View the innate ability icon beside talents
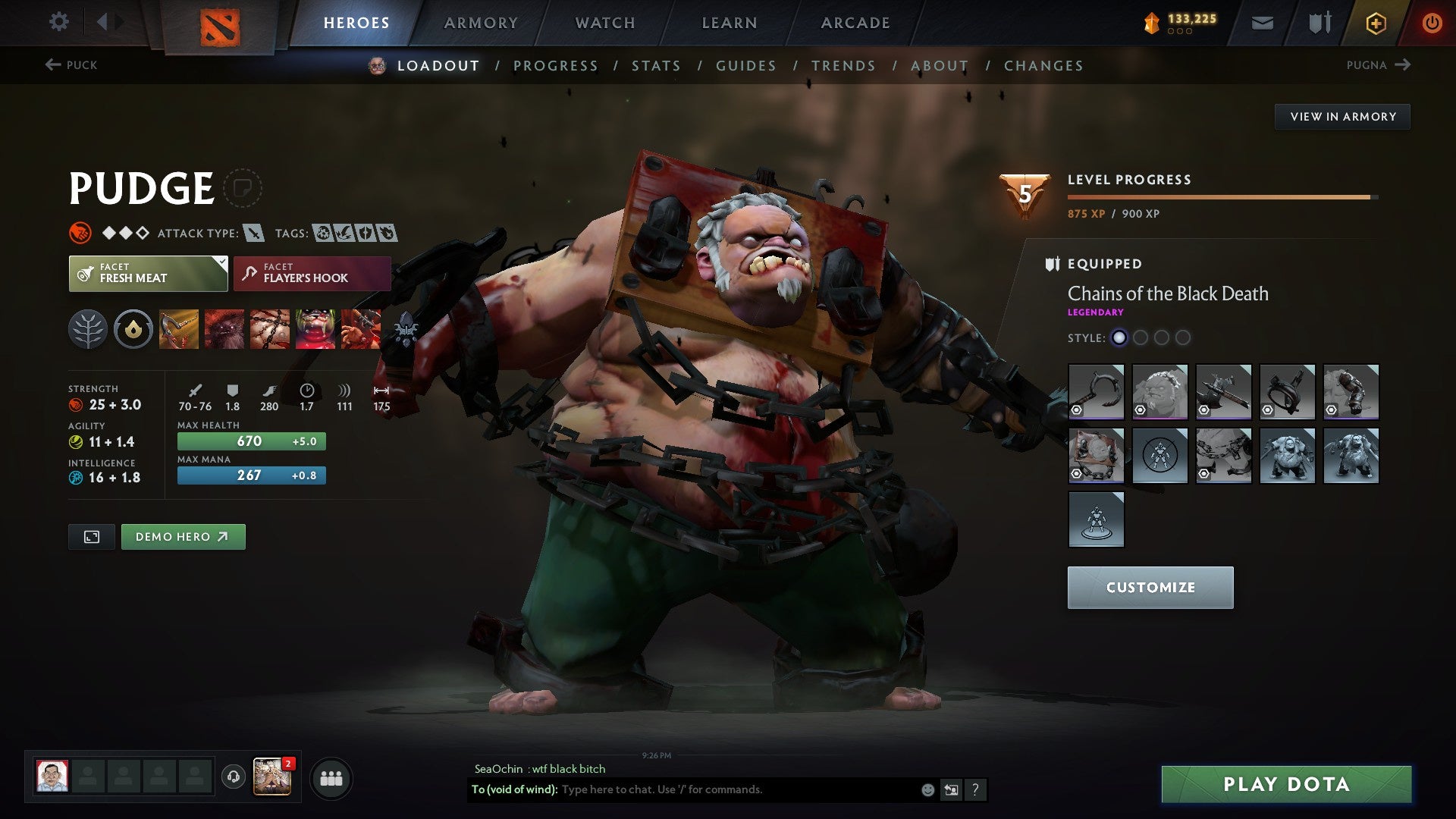The height and width of the screenshot is (819, 1456). (133, 328)
